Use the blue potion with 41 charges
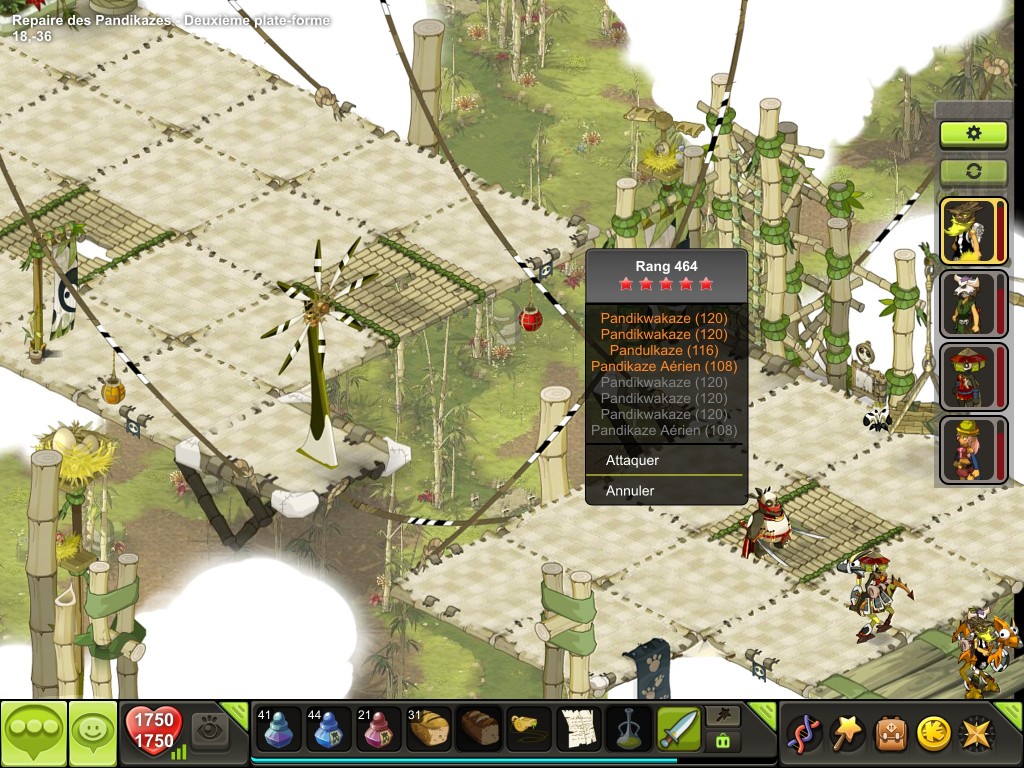The image size is (1024, 768). 278,730
